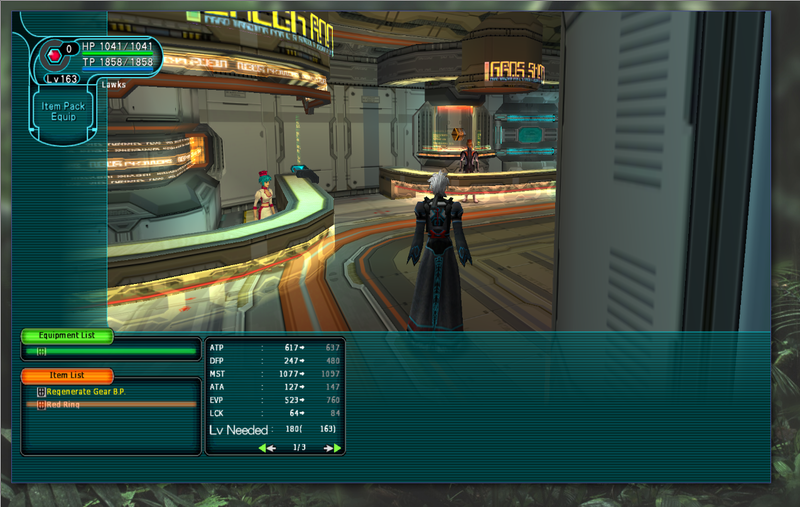800x507 pixels.
Task: Open the Item Pack Equip panel
Action: [64, 111]
